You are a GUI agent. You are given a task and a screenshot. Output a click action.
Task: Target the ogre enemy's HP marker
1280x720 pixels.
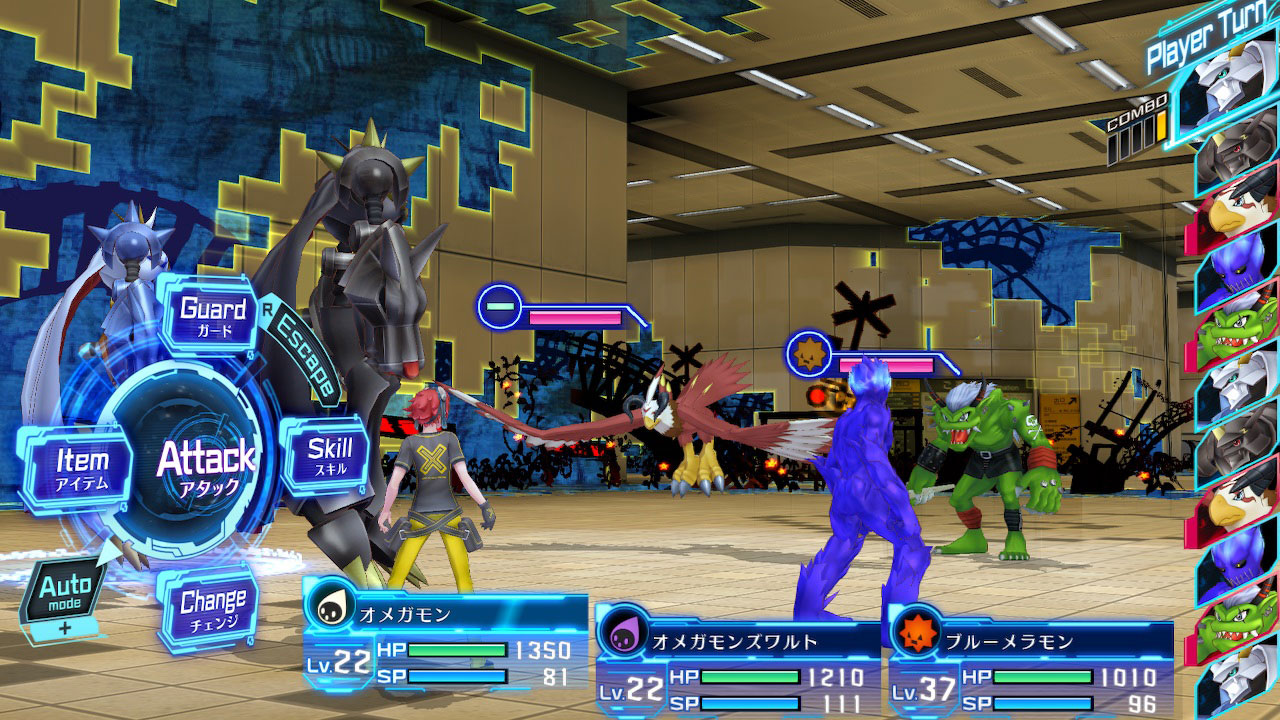tap(807, 353)
